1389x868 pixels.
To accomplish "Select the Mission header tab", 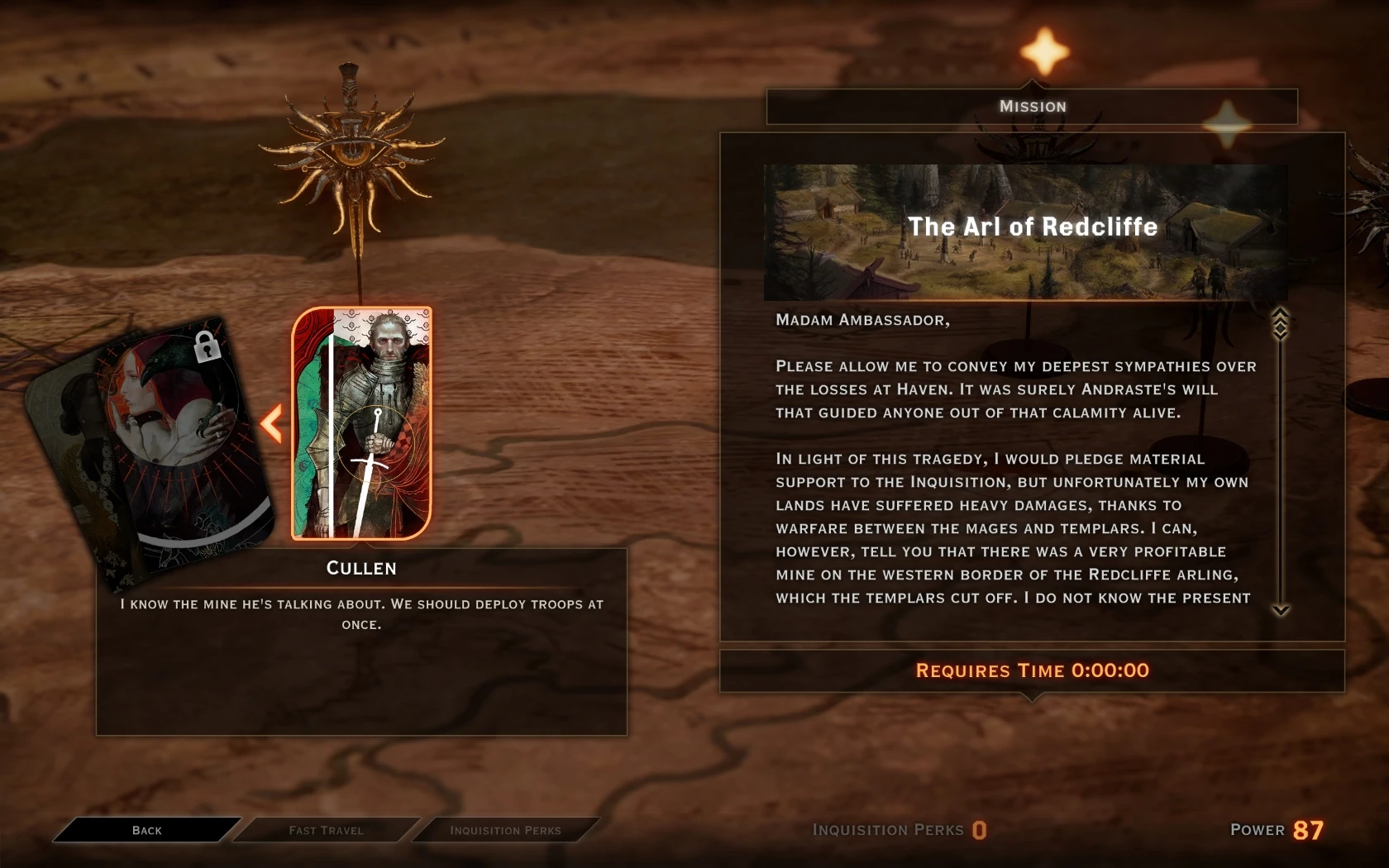I will click(1032, 106).
